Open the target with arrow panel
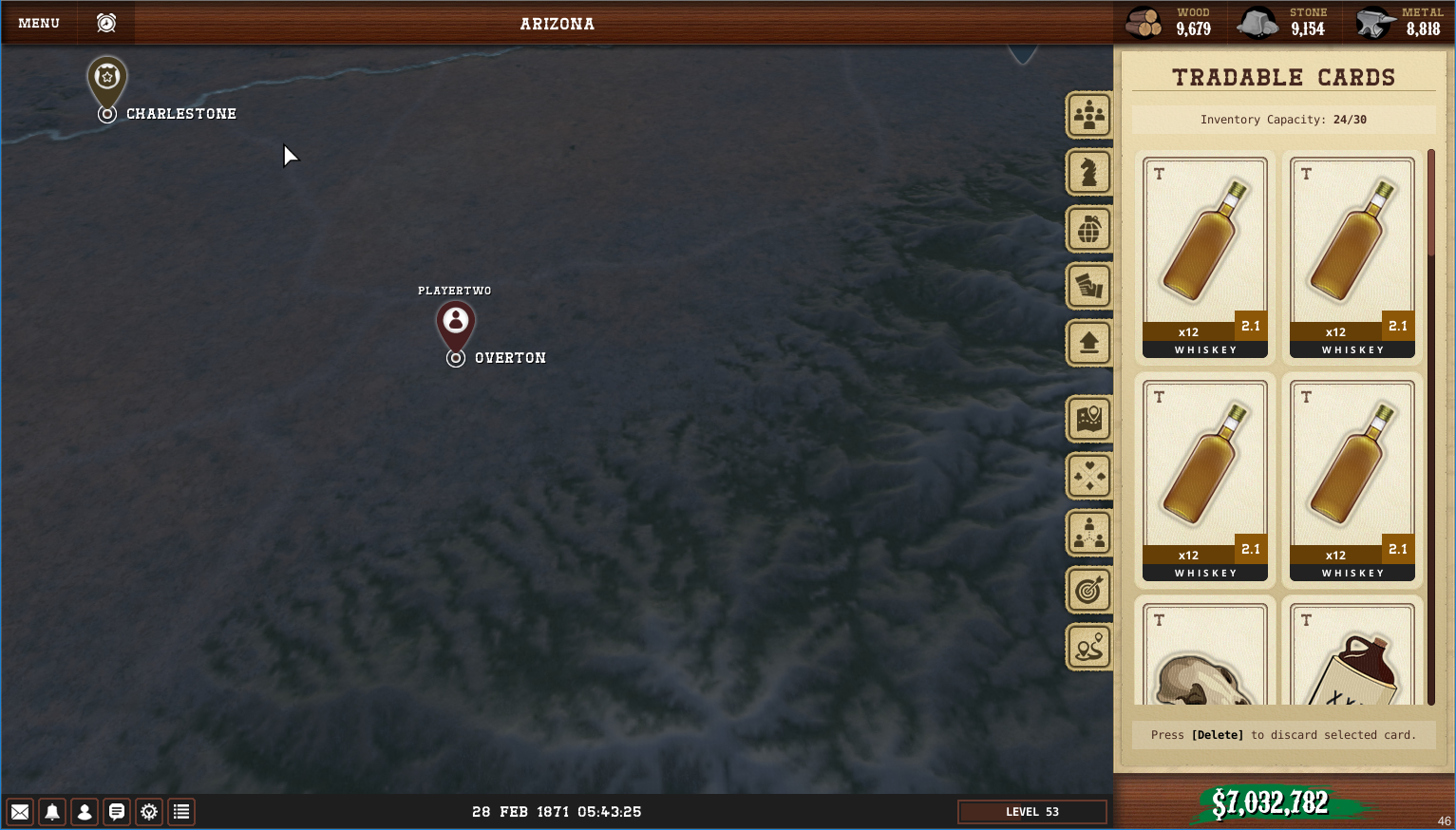Image resolution: width=1456 pixels, height=830 pixels. click(1088, 591)
